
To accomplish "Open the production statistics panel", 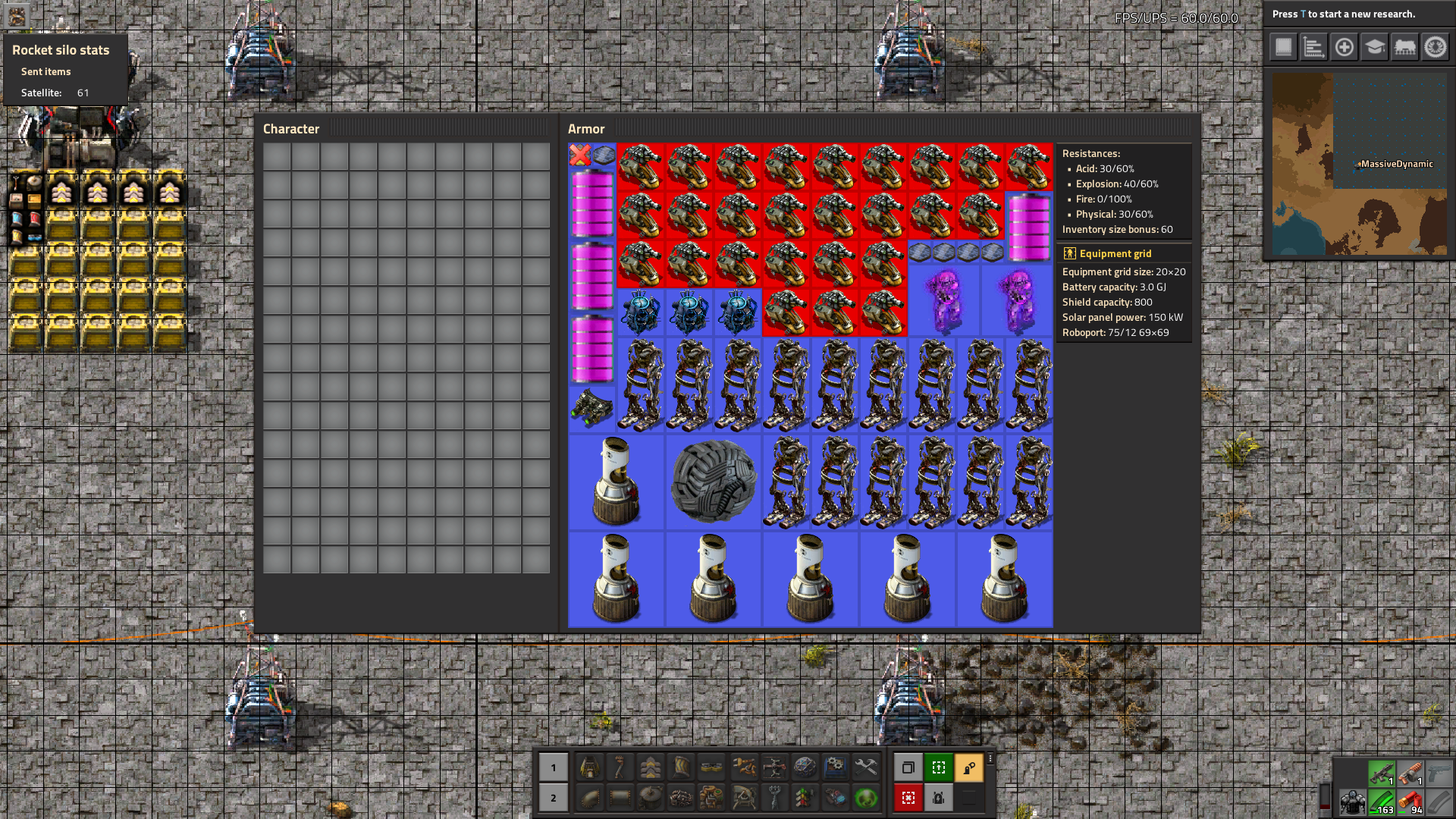I will (x=1313, y=47).
